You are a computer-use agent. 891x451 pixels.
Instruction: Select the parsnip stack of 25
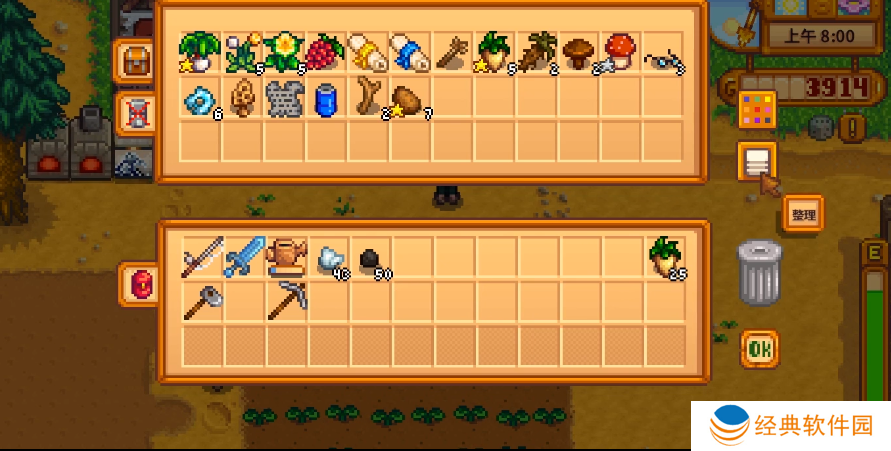coord(664,257)
